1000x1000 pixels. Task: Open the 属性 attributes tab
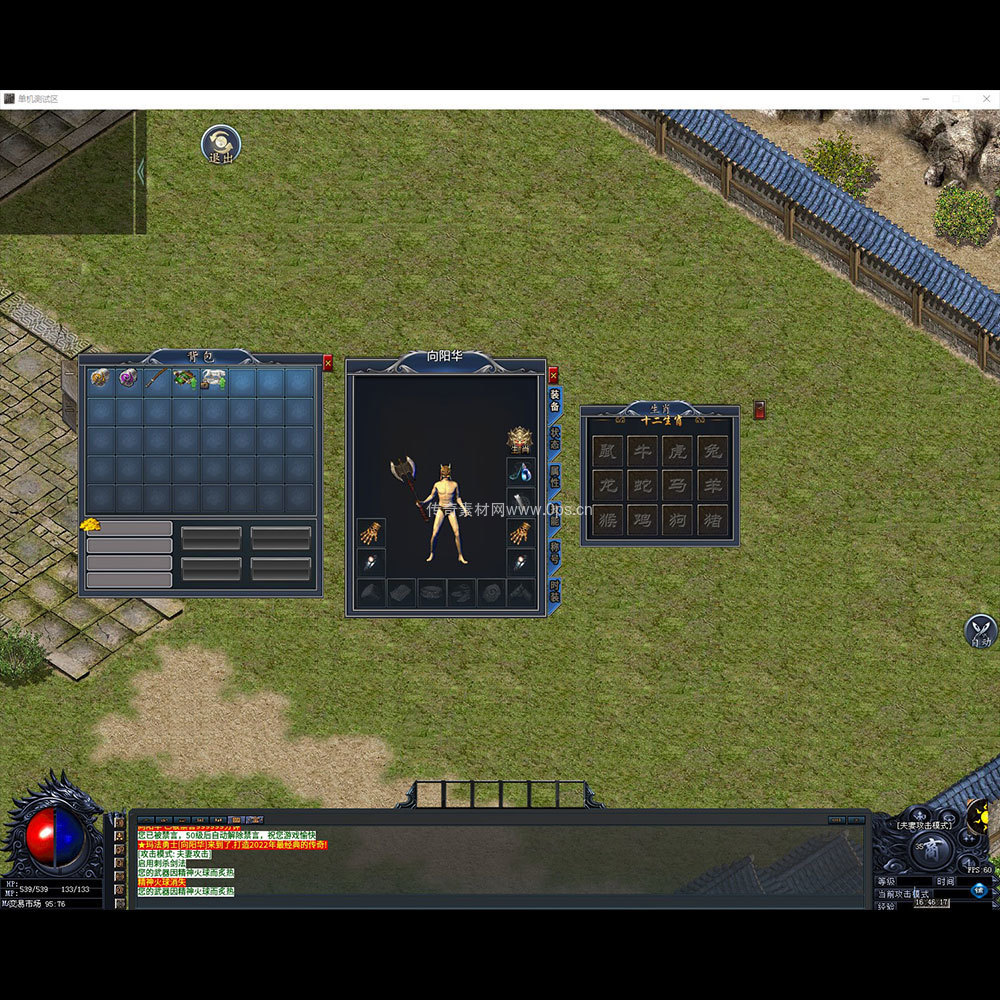555,476
